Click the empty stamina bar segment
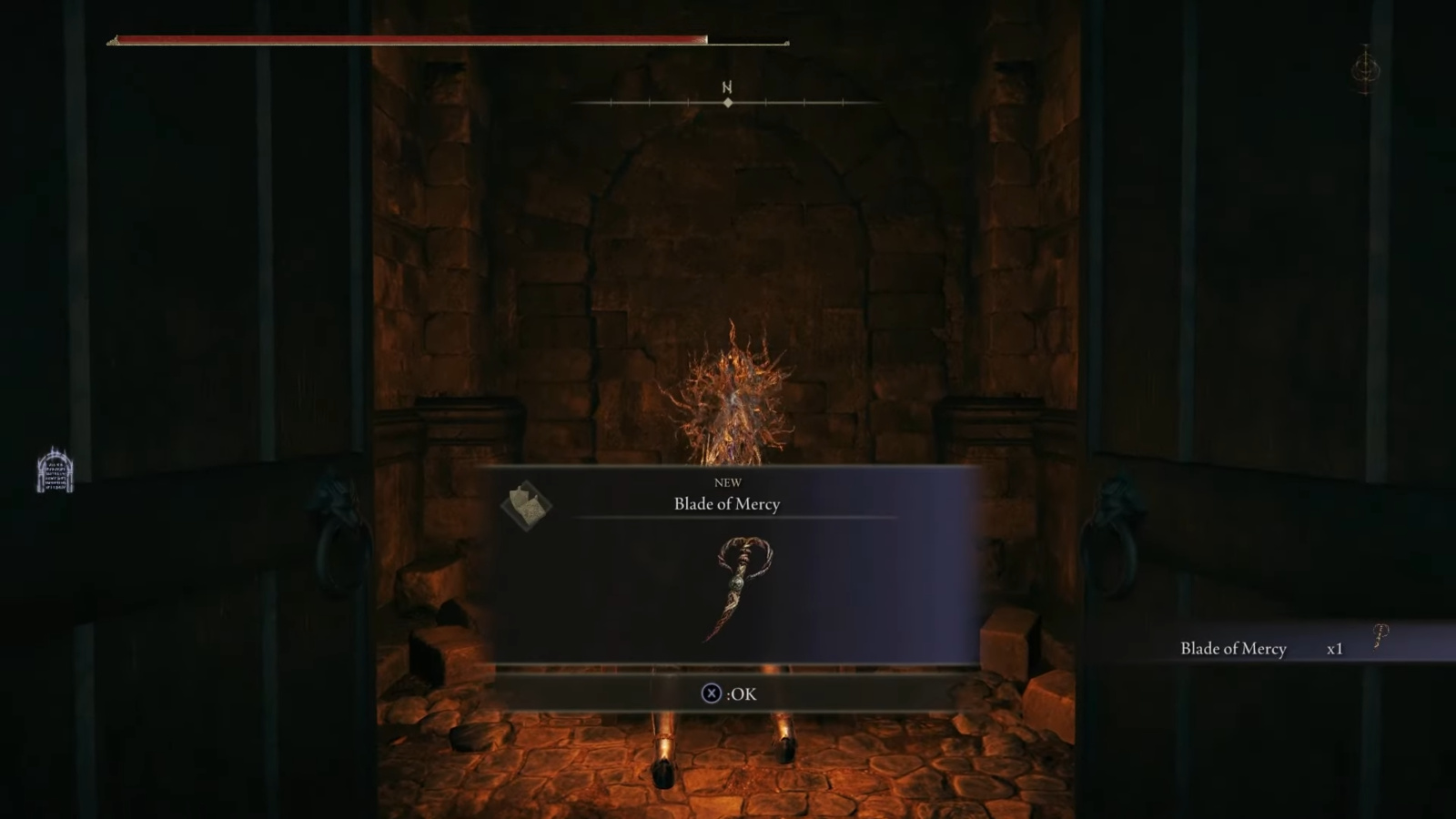 point(746,40)
